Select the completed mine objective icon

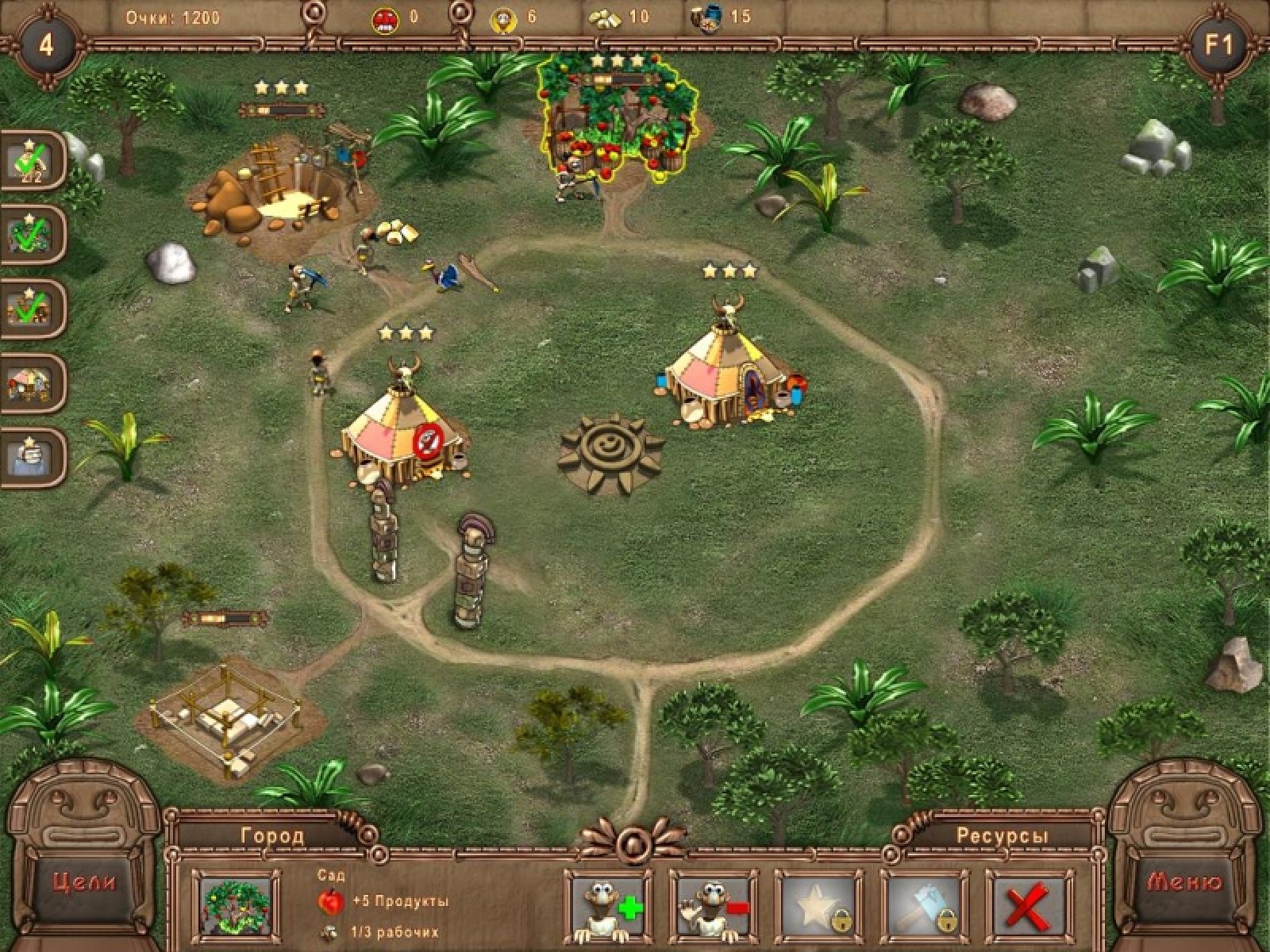point(32,309)
